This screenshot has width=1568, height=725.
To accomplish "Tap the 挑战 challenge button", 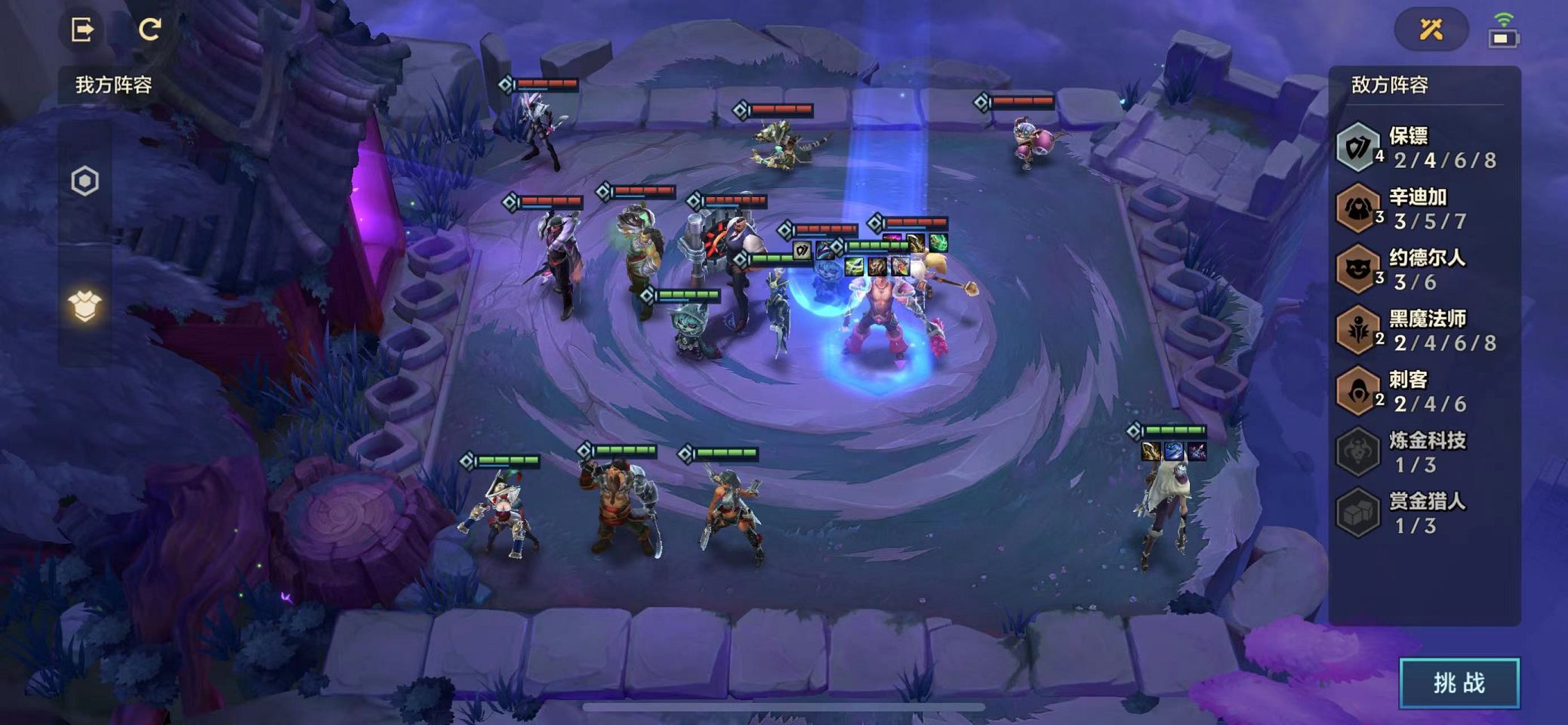I will click(1459, 683).
